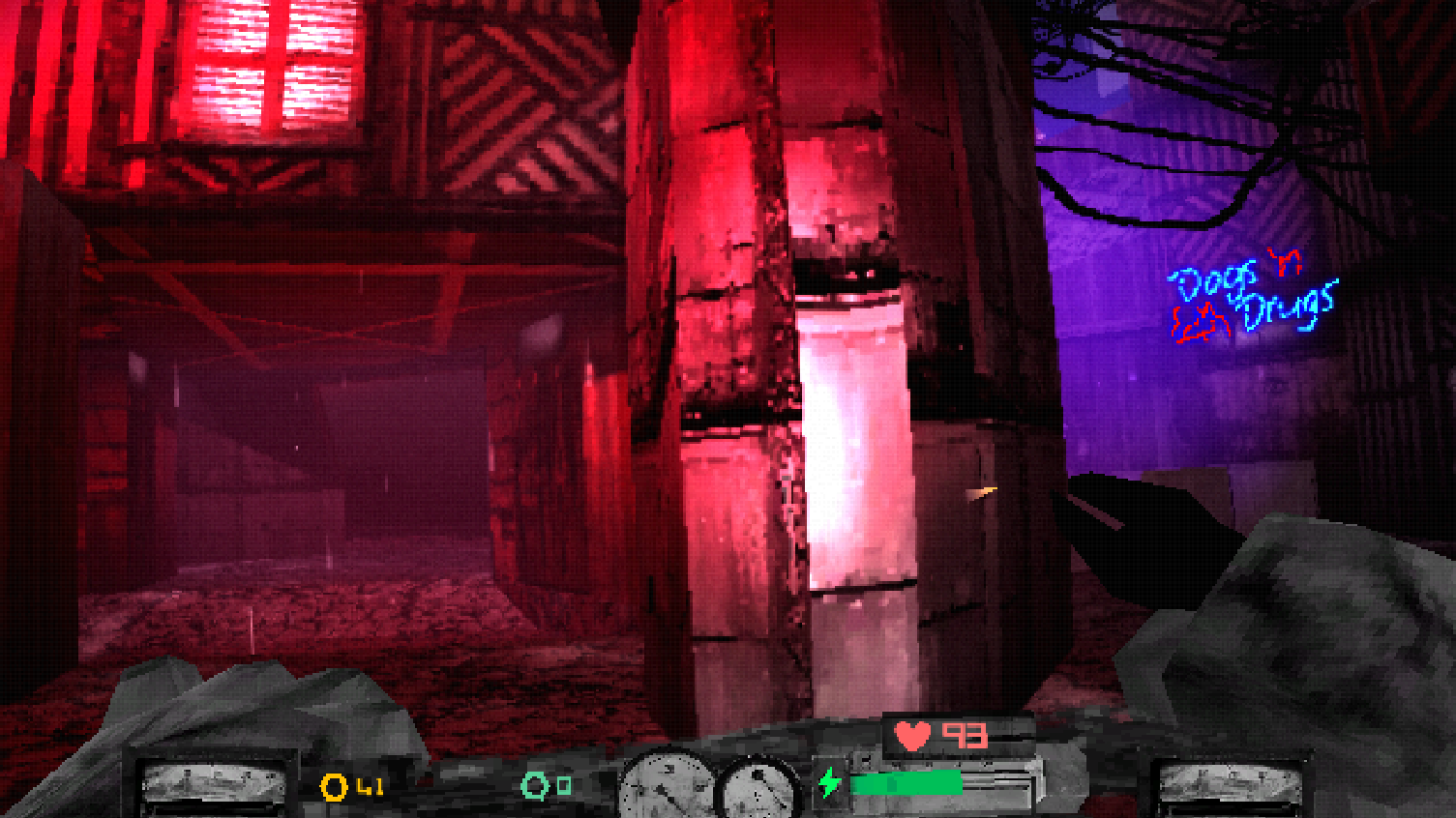This screenshot has width=1456, height=818.
Task: Select the yellow ring icon
Action: (334, 787)
